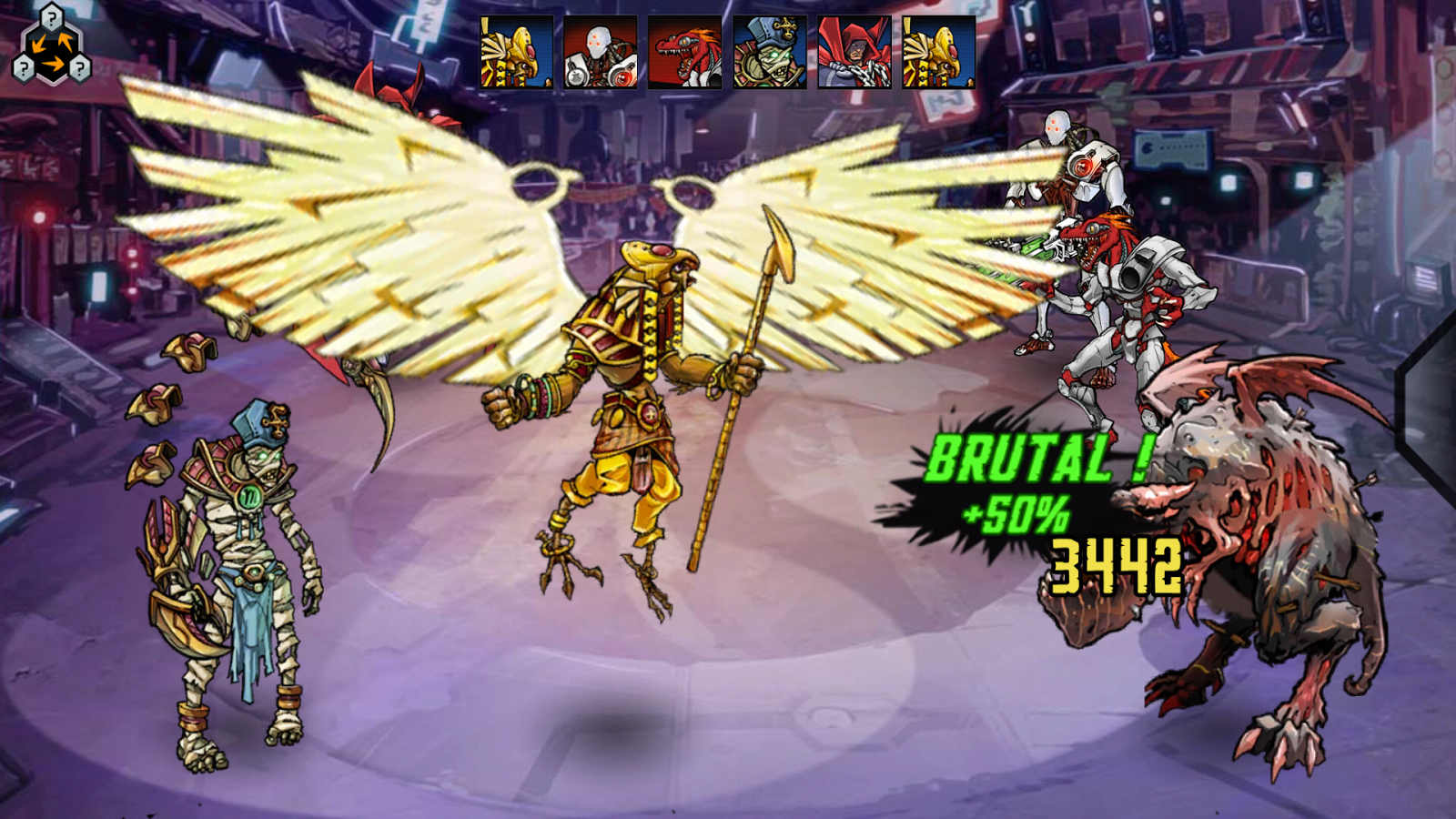Click the bottom-right question-mark hexagon

coord(80,66)
